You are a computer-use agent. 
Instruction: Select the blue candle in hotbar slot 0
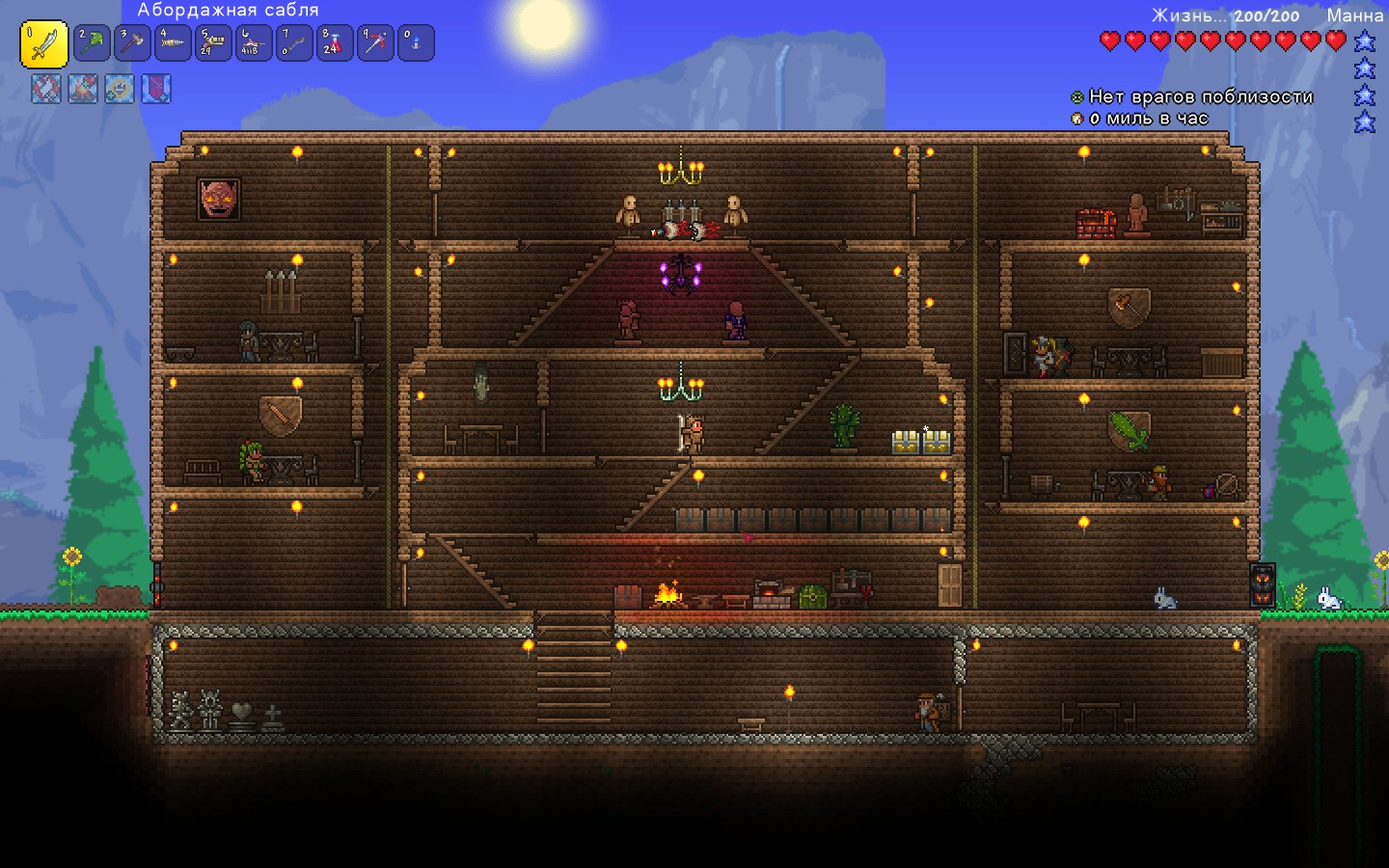point(416,43)
